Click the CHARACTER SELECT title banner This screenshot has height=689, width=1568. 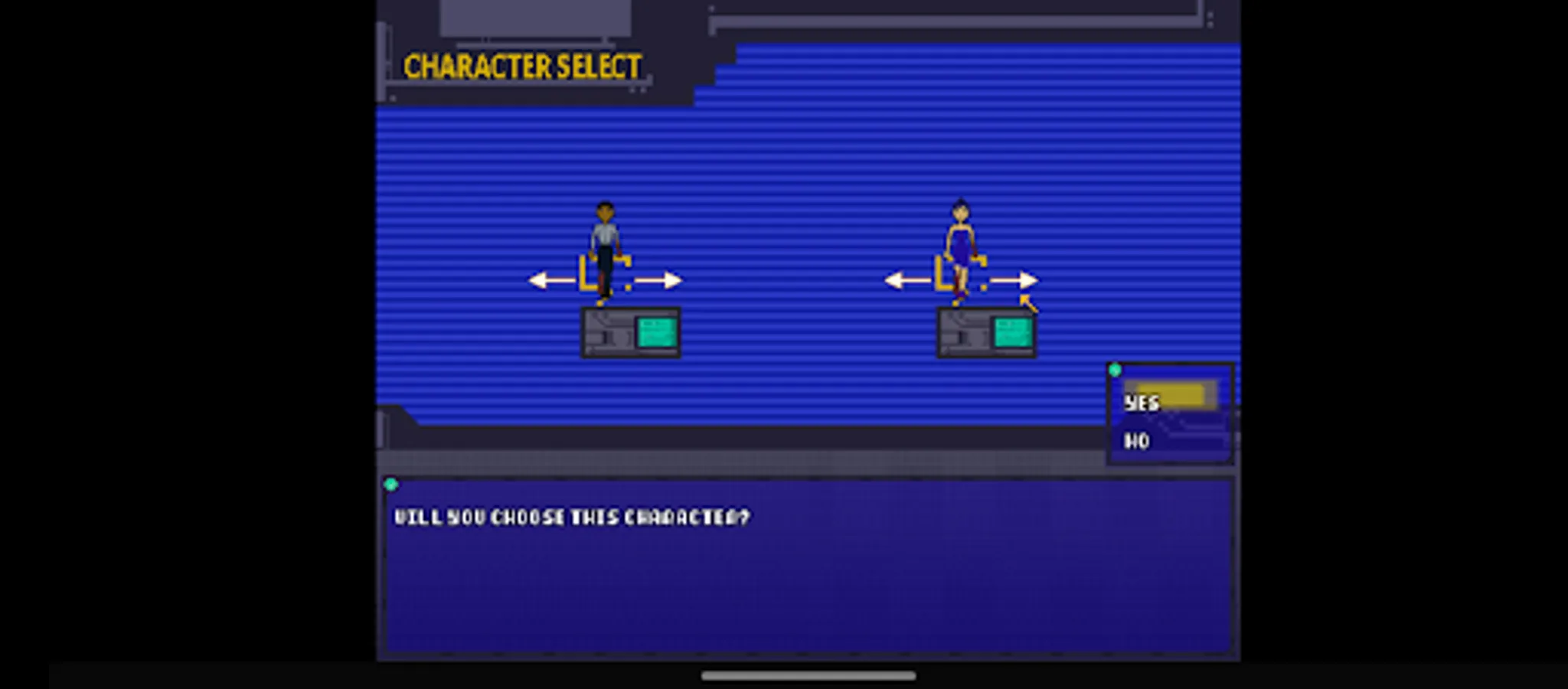(523, 67)
